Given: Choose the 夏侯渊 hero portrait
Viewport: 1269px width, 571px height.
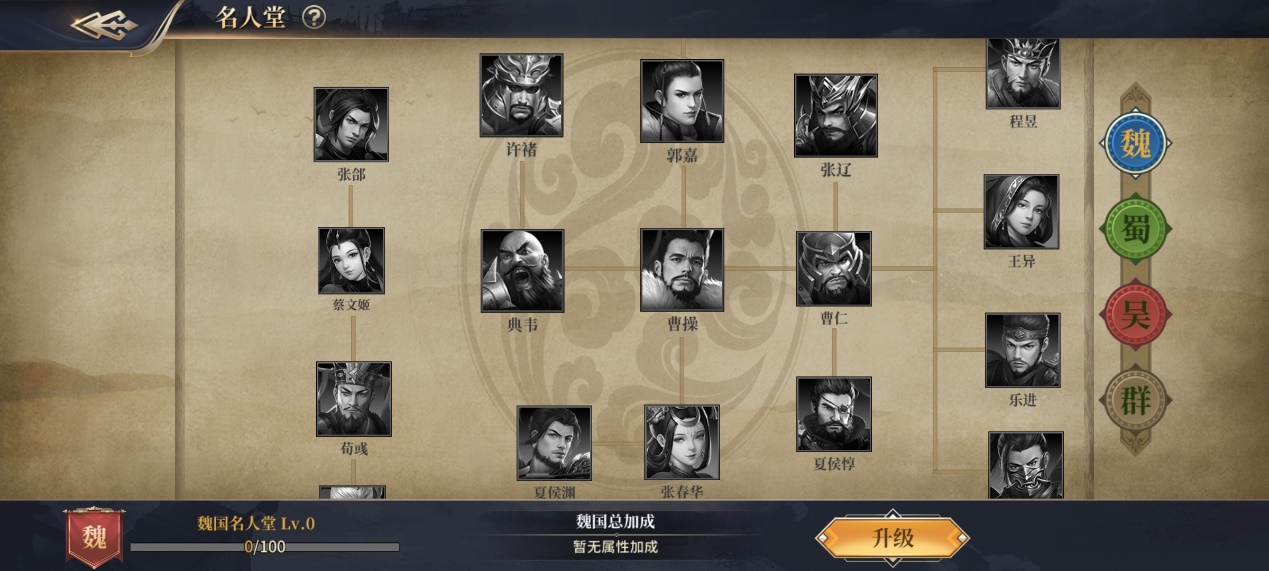Looking at the screenshot, I should click(554, 443).
